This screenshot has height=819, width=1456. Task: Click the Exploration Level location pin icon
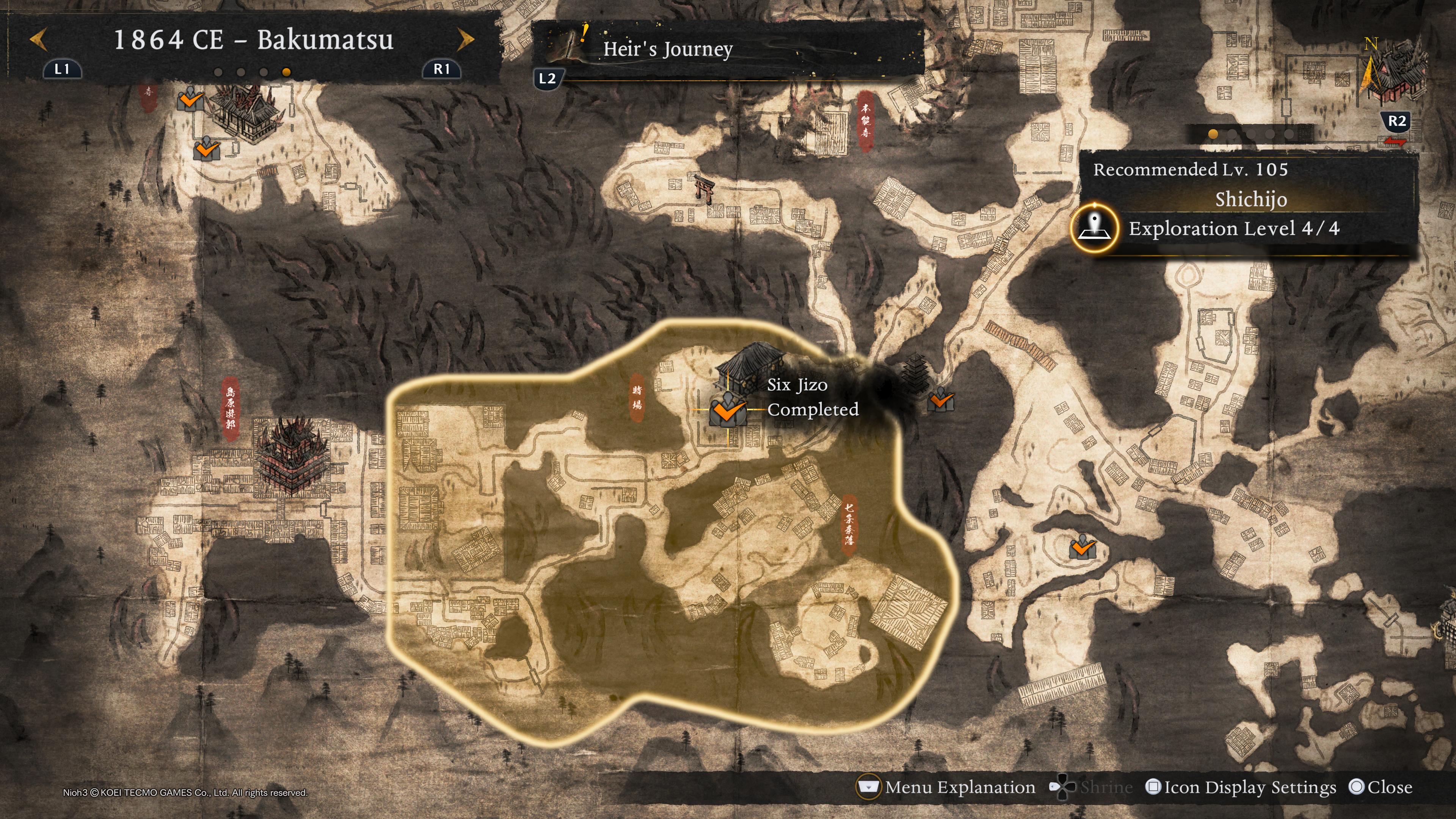coord(1095,228)
